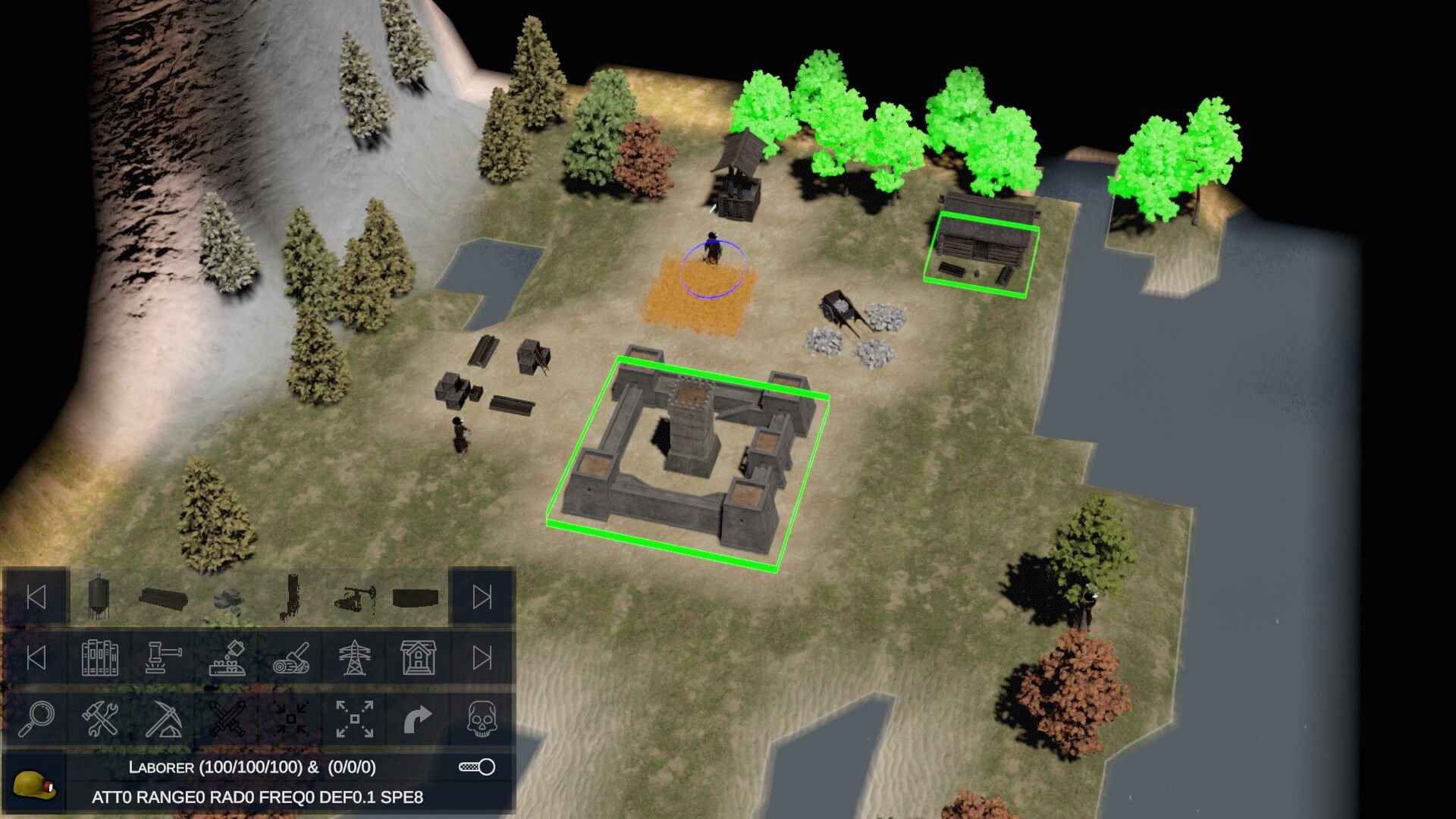Select the expand arrows spread command
This screenshot has height=819, width=1456.
point(354,718)
